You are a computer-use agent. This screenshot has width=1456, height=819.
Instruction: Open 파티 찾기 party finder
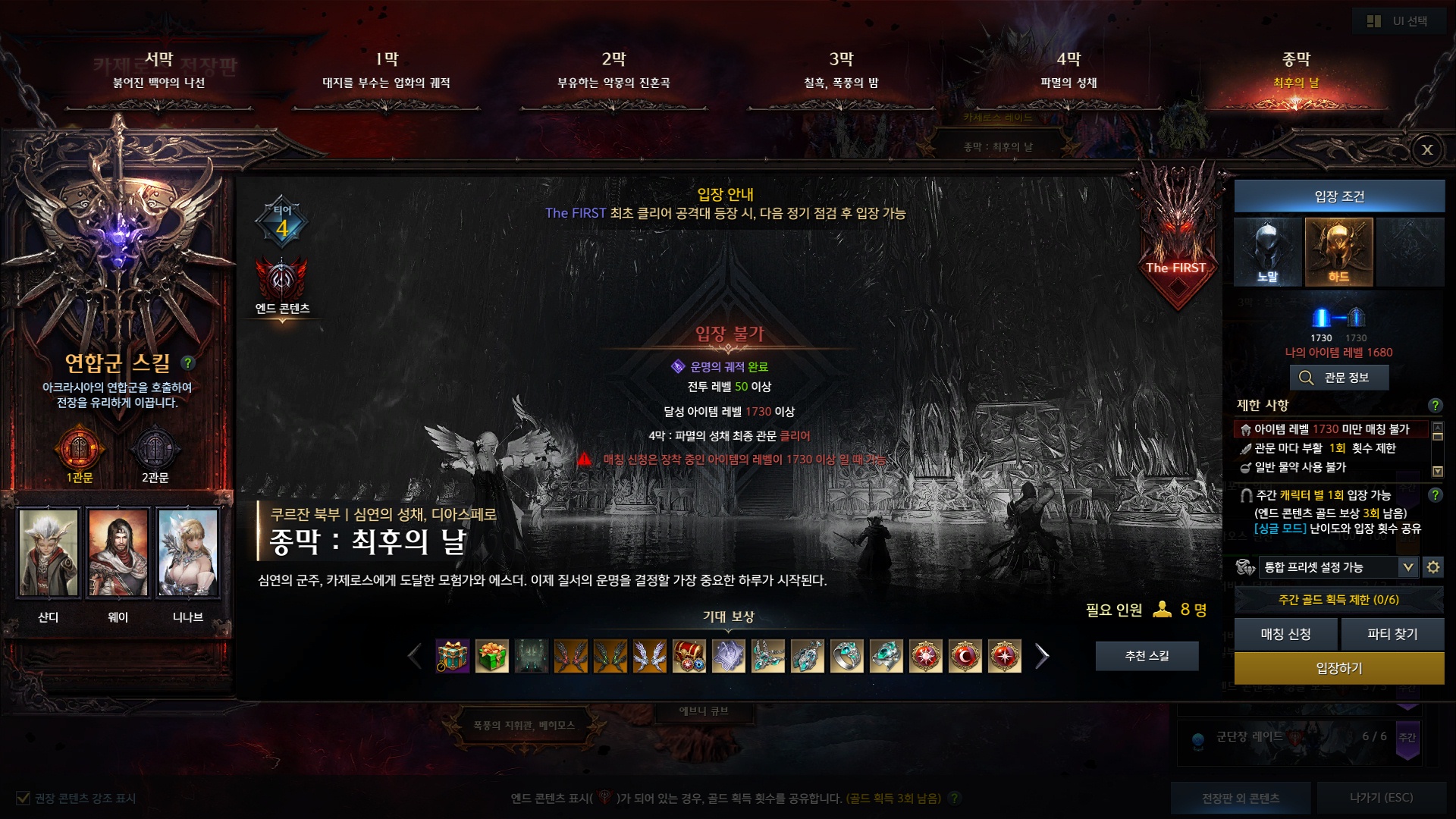pyautogui.click(x=1392, y=634)
